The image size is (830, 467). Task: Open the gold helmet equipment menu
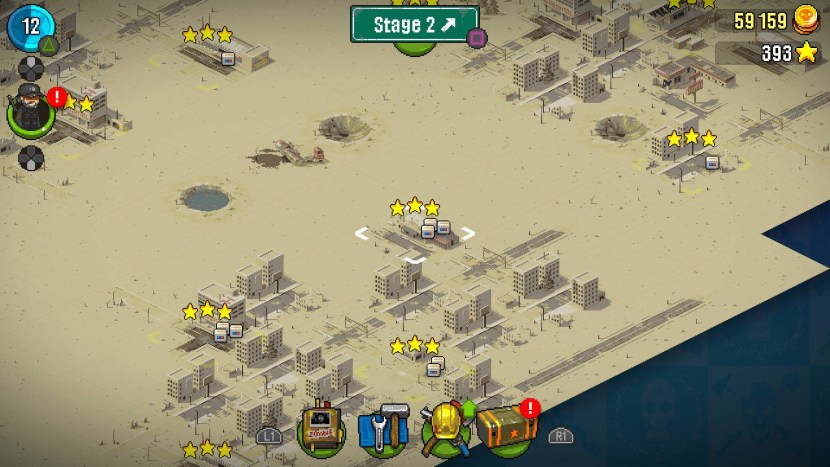point(445,429)
